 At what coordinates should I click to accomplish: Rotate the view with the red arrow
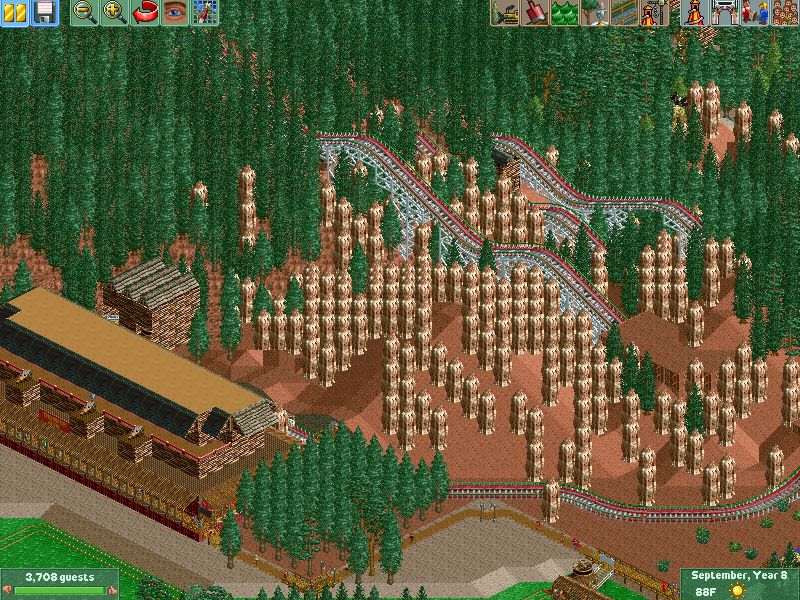145,12
